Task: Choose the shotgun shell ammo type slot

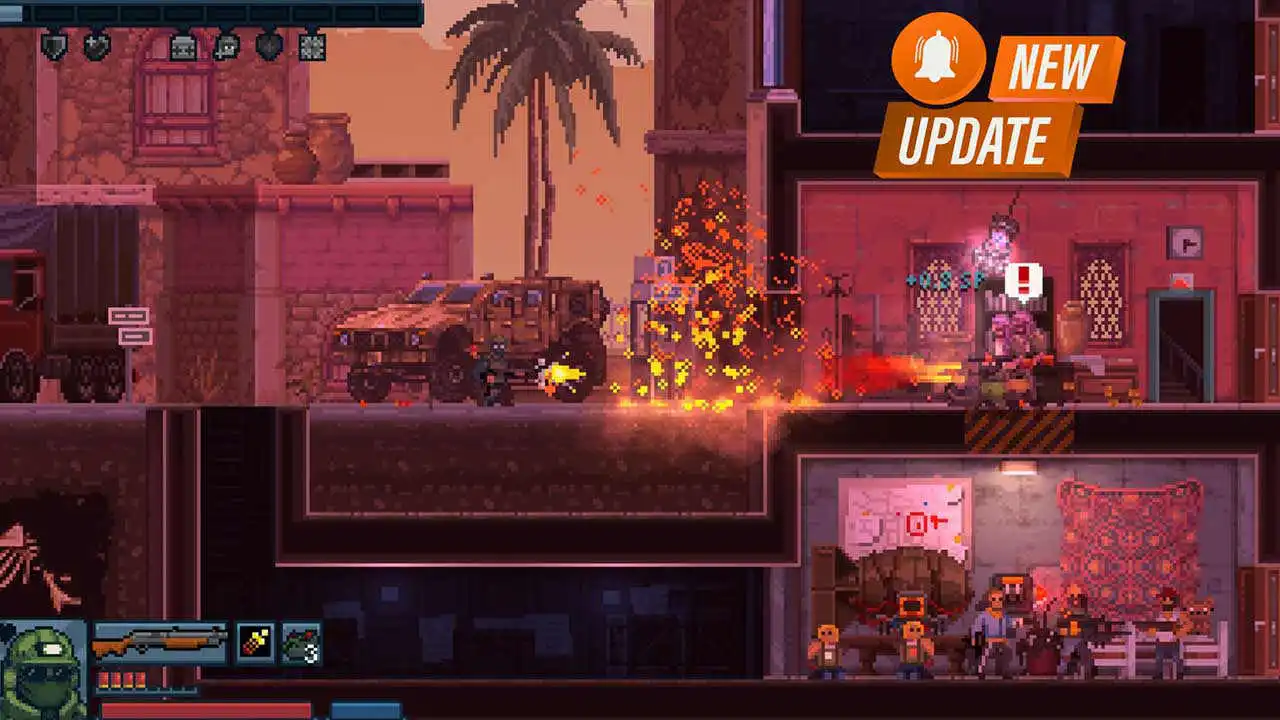Action: 255,642
